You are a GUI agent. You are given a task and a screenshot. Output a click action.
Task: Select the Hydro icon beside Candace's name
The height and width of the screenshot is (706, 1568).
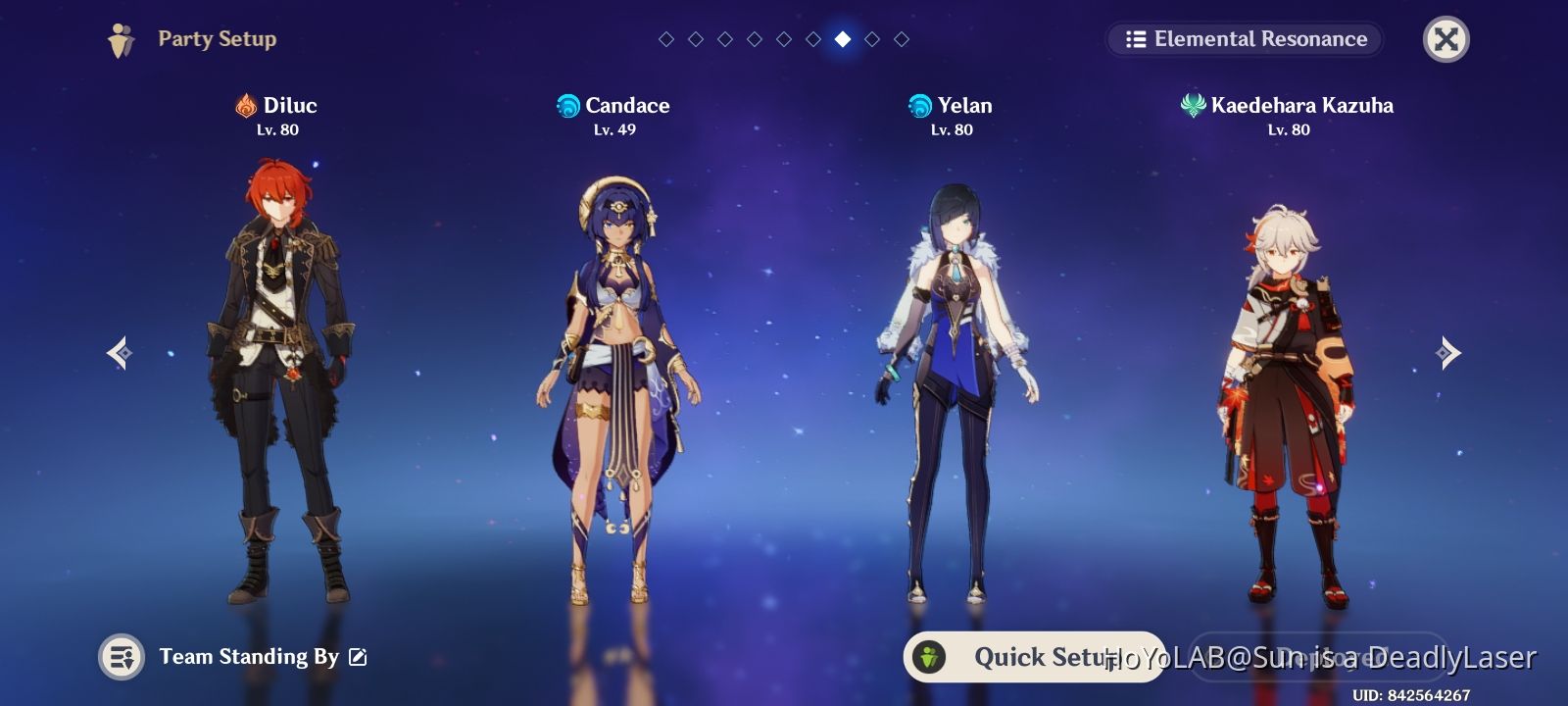point(568,106)
